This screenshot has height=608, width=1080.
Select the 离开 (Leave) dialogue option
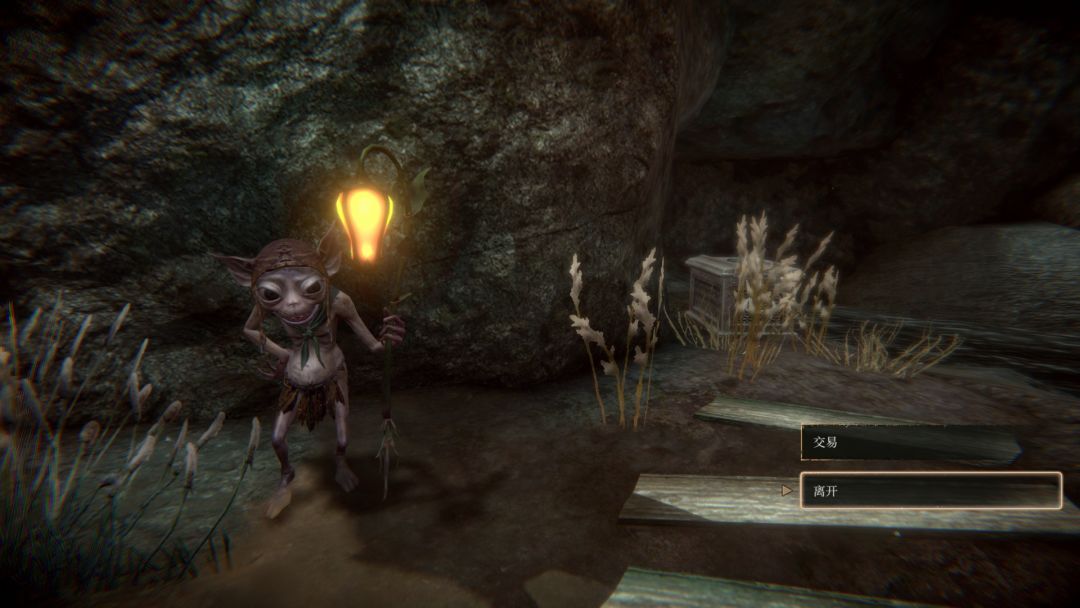(x=930, y=490)
